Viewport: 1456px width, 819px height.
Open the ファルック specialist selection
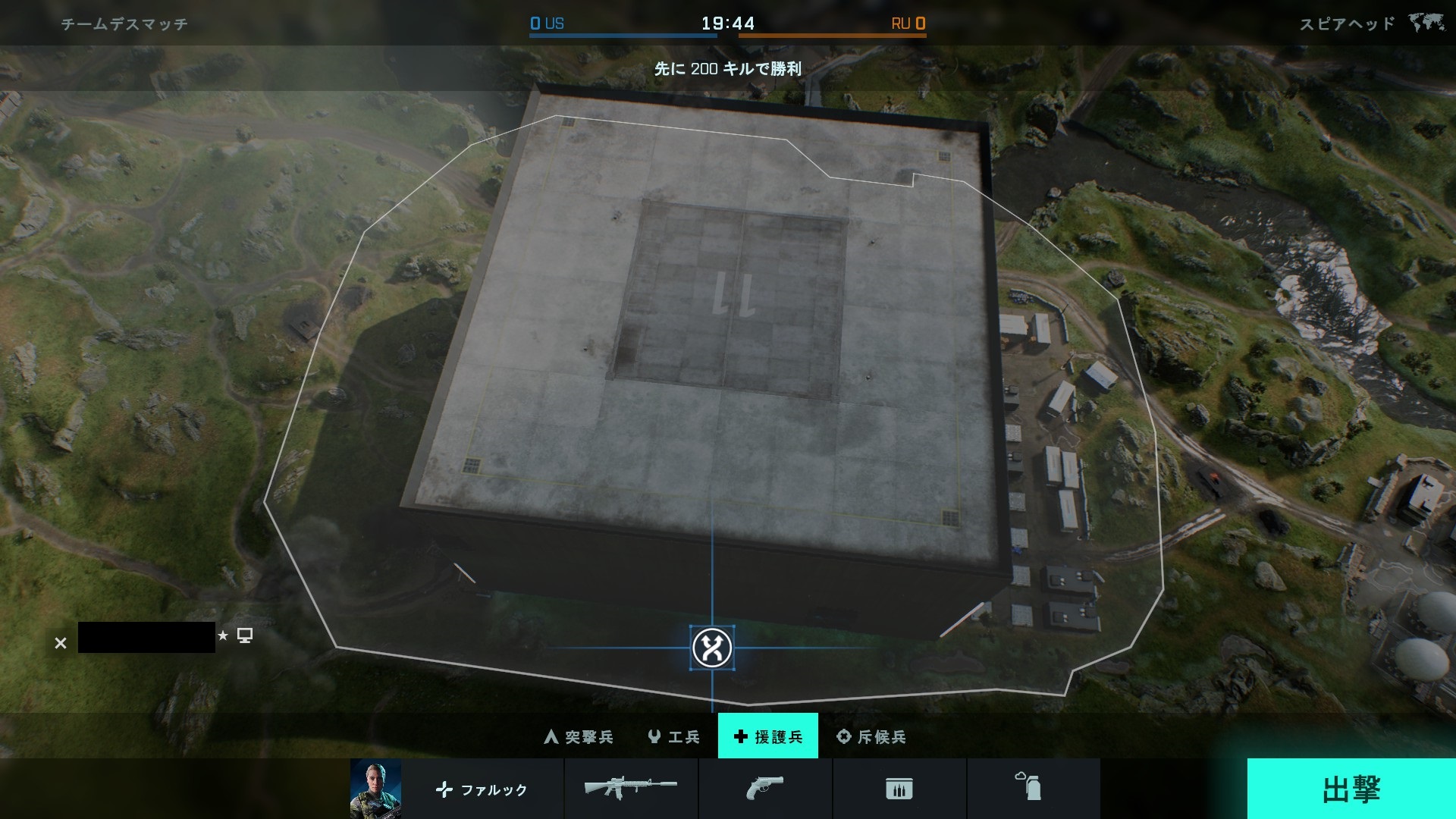click(x=482, y=789)
